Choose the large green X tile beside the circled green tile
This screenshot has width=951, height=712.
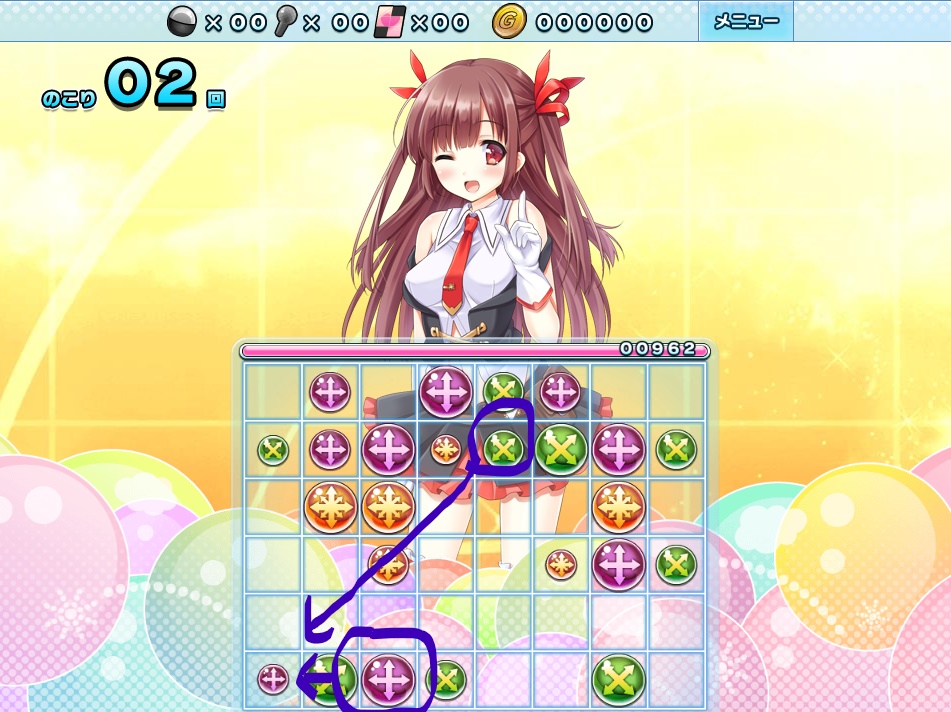pos(561,450)
